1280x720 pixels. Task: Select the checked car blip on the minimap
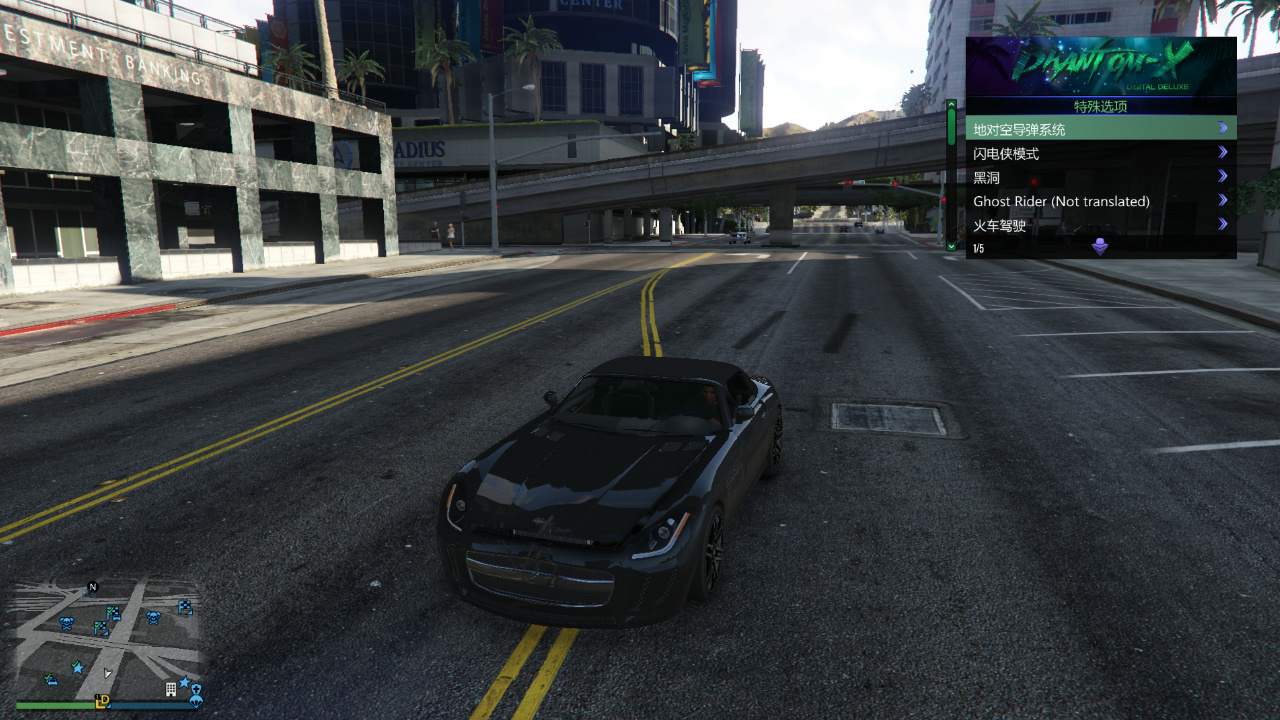tap(50, 679)
